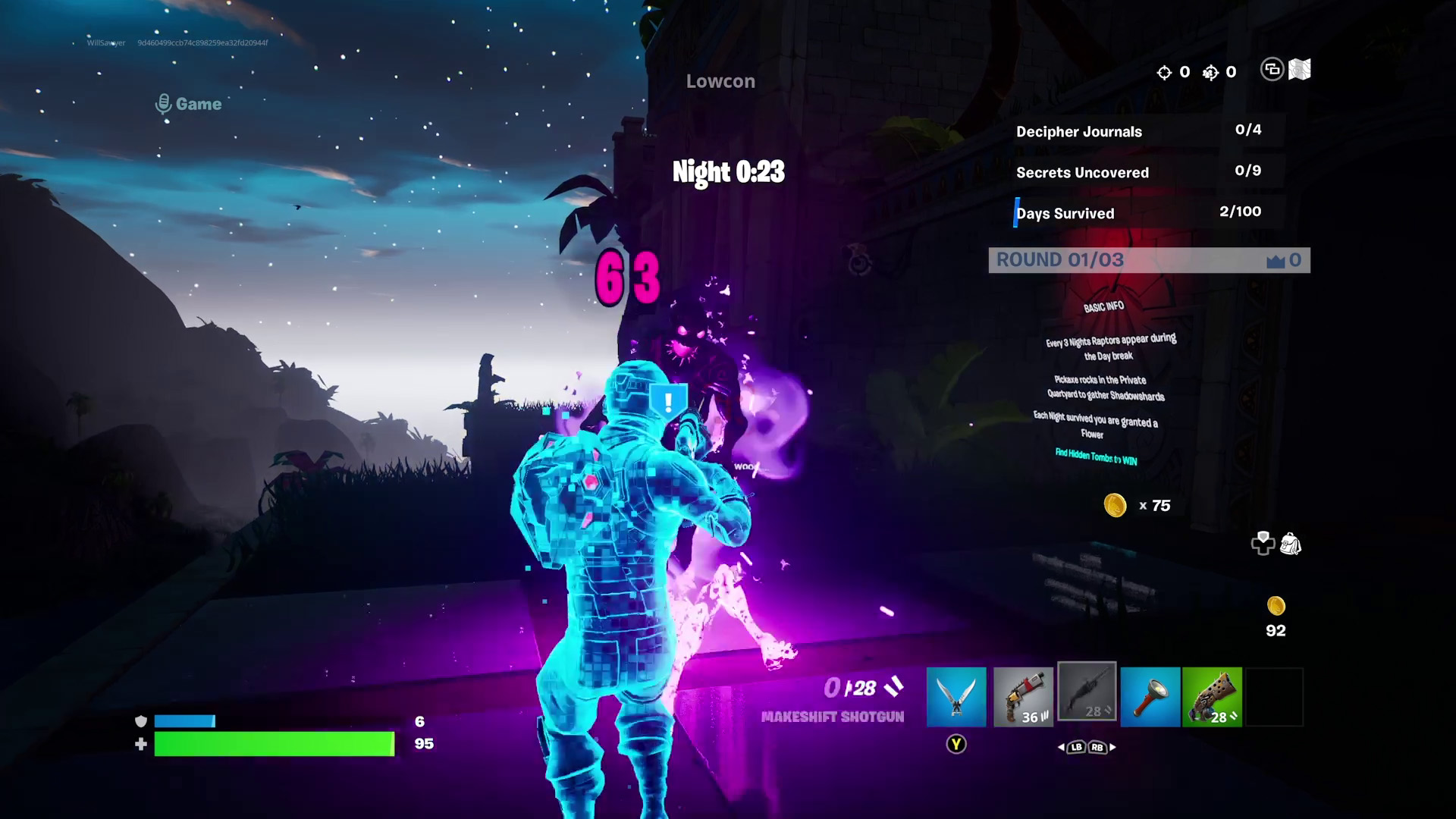This screenshot has width=1456, height=819.
Task: Select the revolver with 36 ammo
Action: [x=1023, y=696]
